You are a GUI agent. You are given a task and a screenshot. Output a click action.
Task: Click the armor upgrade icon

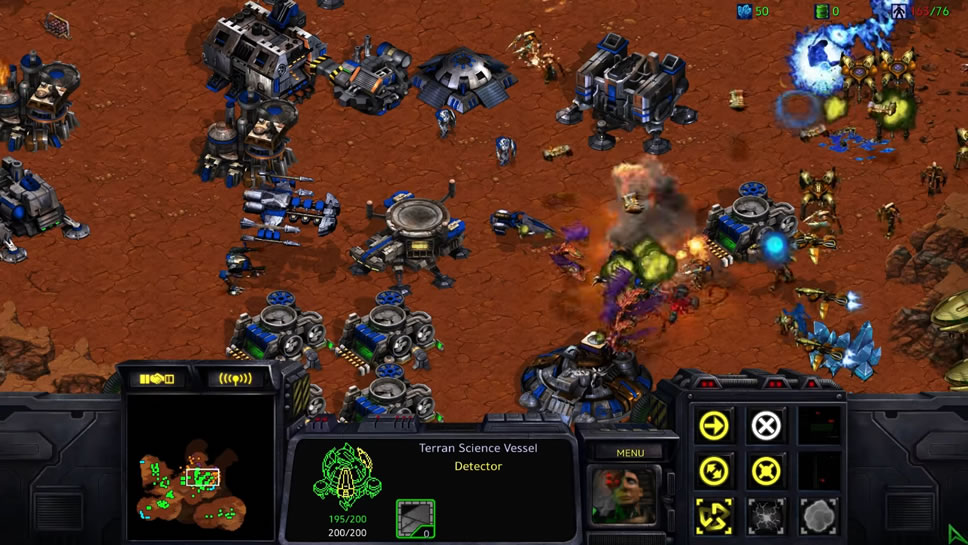tap(415, 517)
